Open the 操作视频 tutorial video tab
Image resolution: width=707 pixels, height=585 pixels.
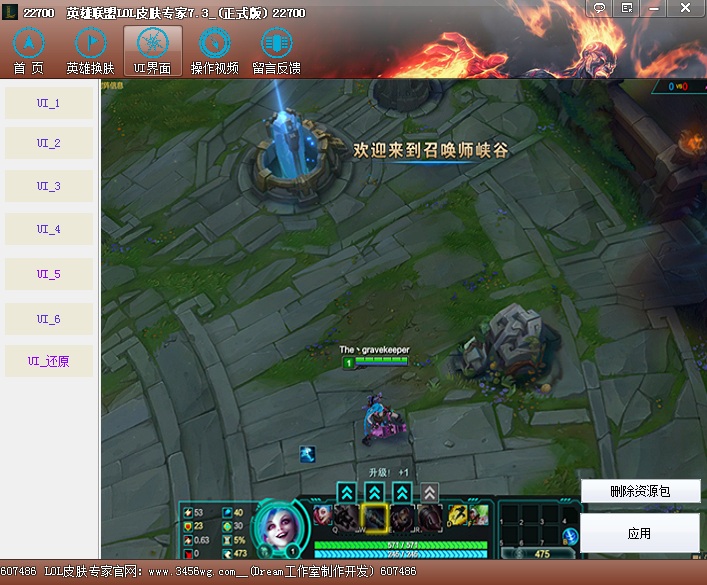(214, 52)
